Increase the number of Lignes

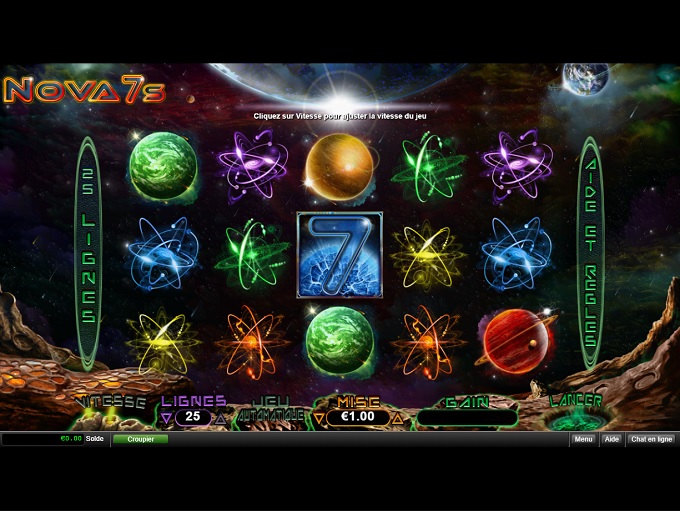pos(220,417)
